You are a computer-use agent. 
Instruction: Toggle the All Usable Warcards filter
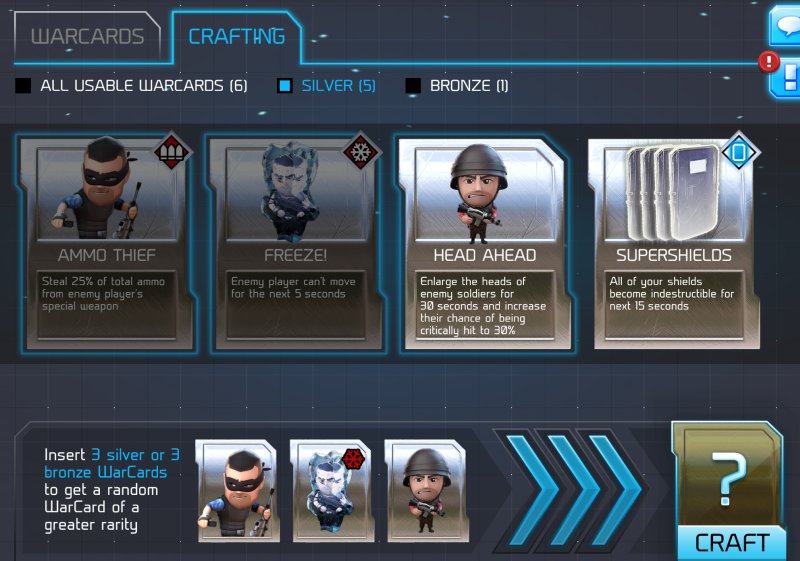point(23,86)
